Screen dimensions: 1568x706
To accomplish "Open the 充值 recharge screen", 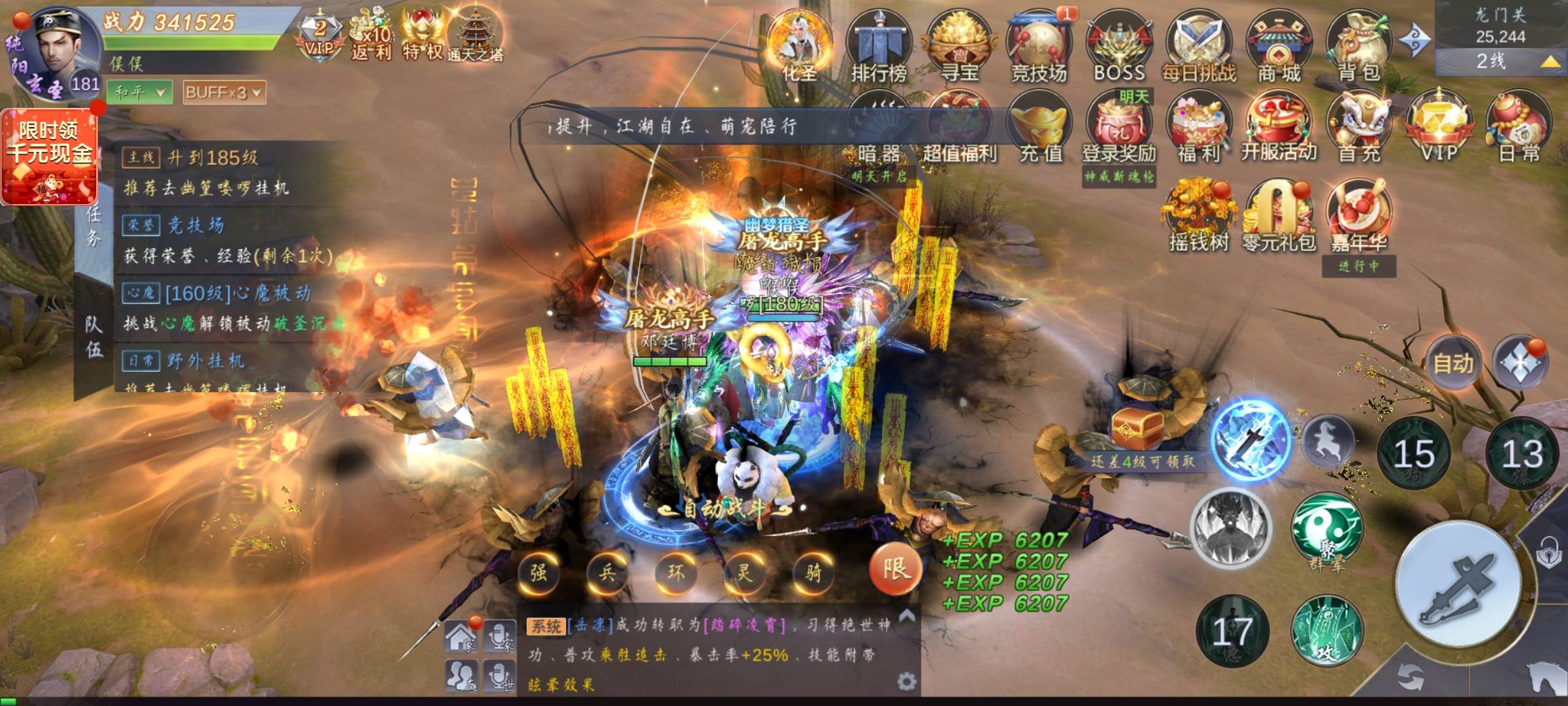I will [1040, 127].
